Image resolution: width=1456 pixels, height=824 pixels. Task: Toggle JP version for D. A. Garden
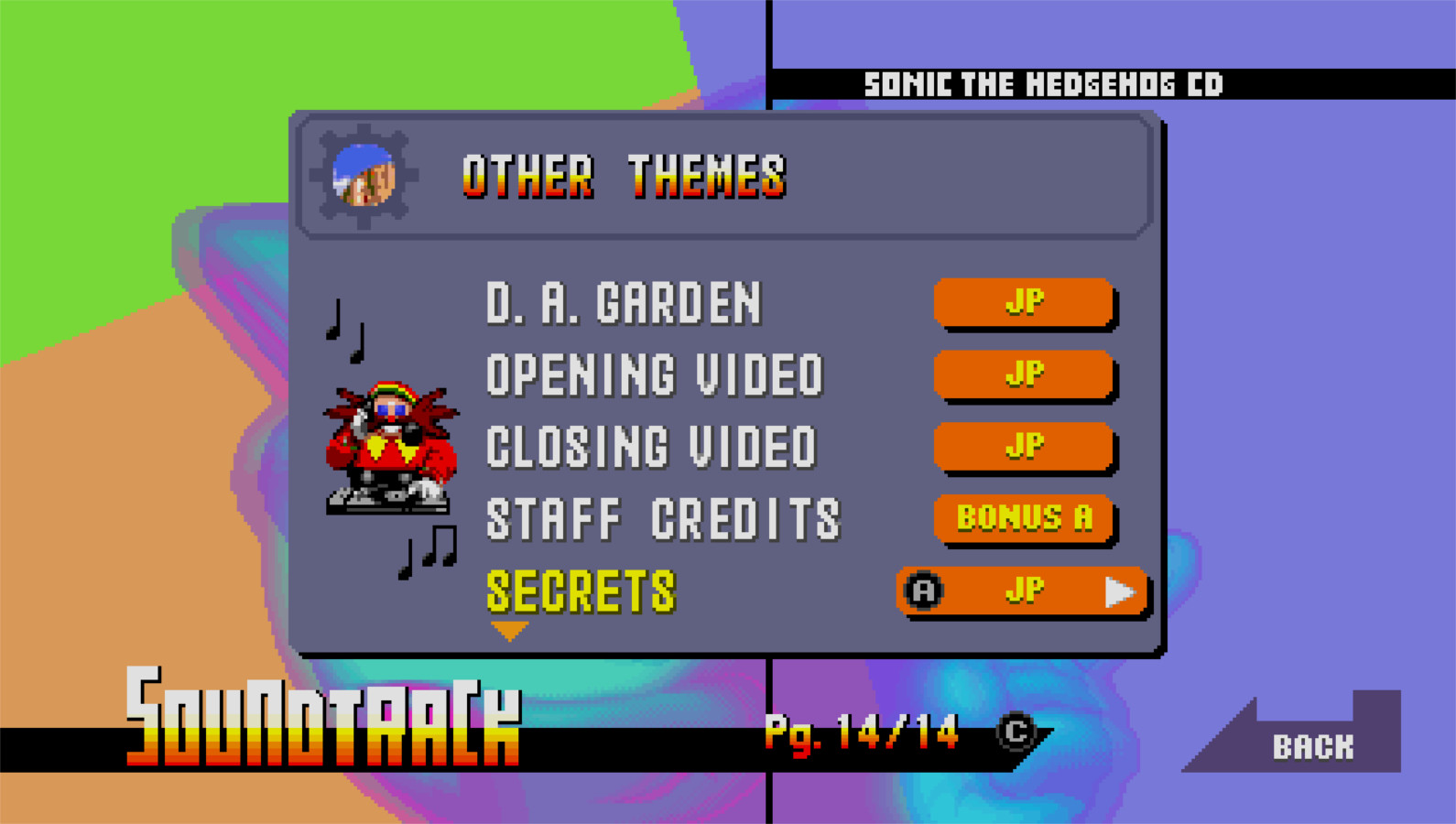coord(1024,302)
